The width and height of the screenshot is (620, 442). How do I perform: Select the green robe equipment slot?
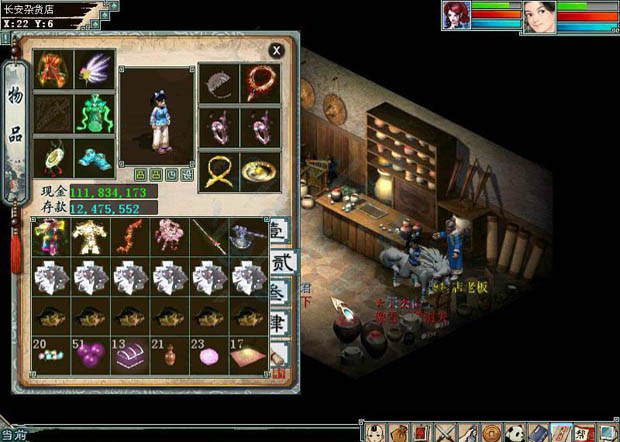tap(95, 113)
